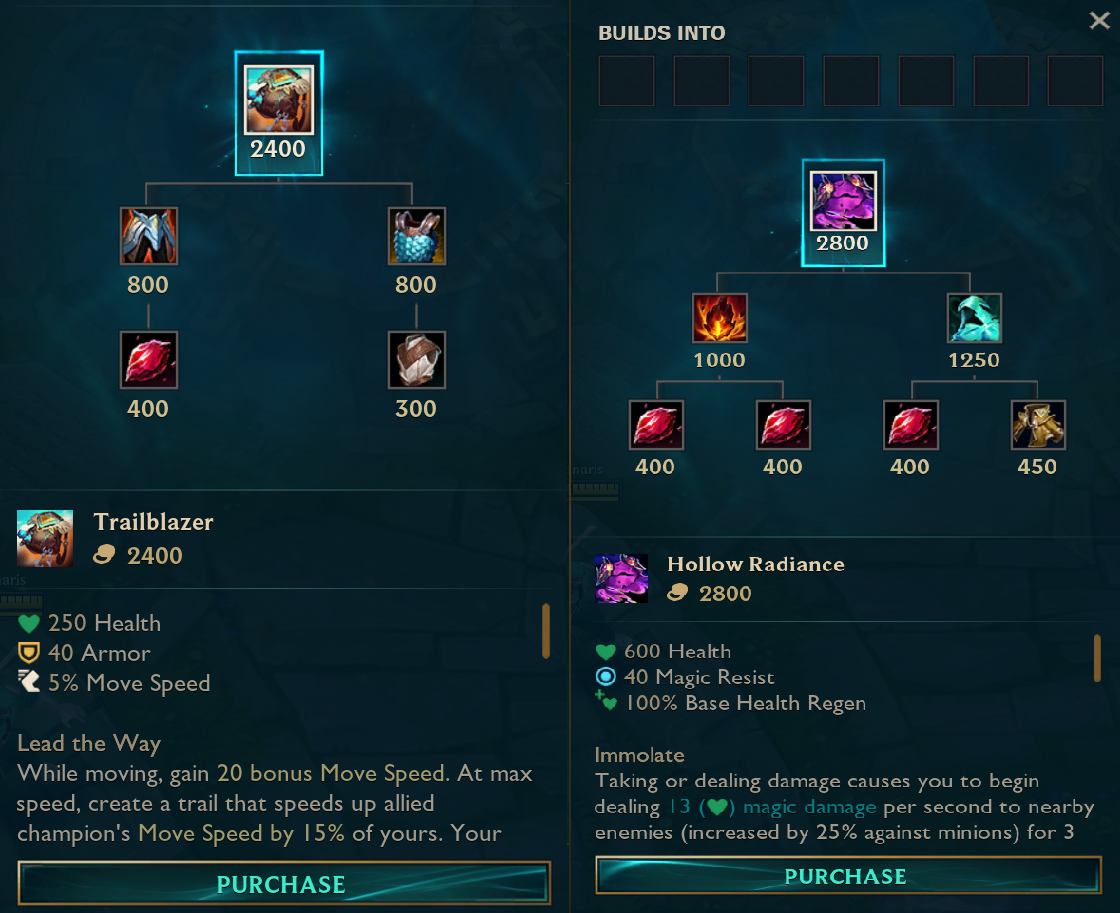Close the item details panel
The image size is (1120, 913).
point(1099,22)
